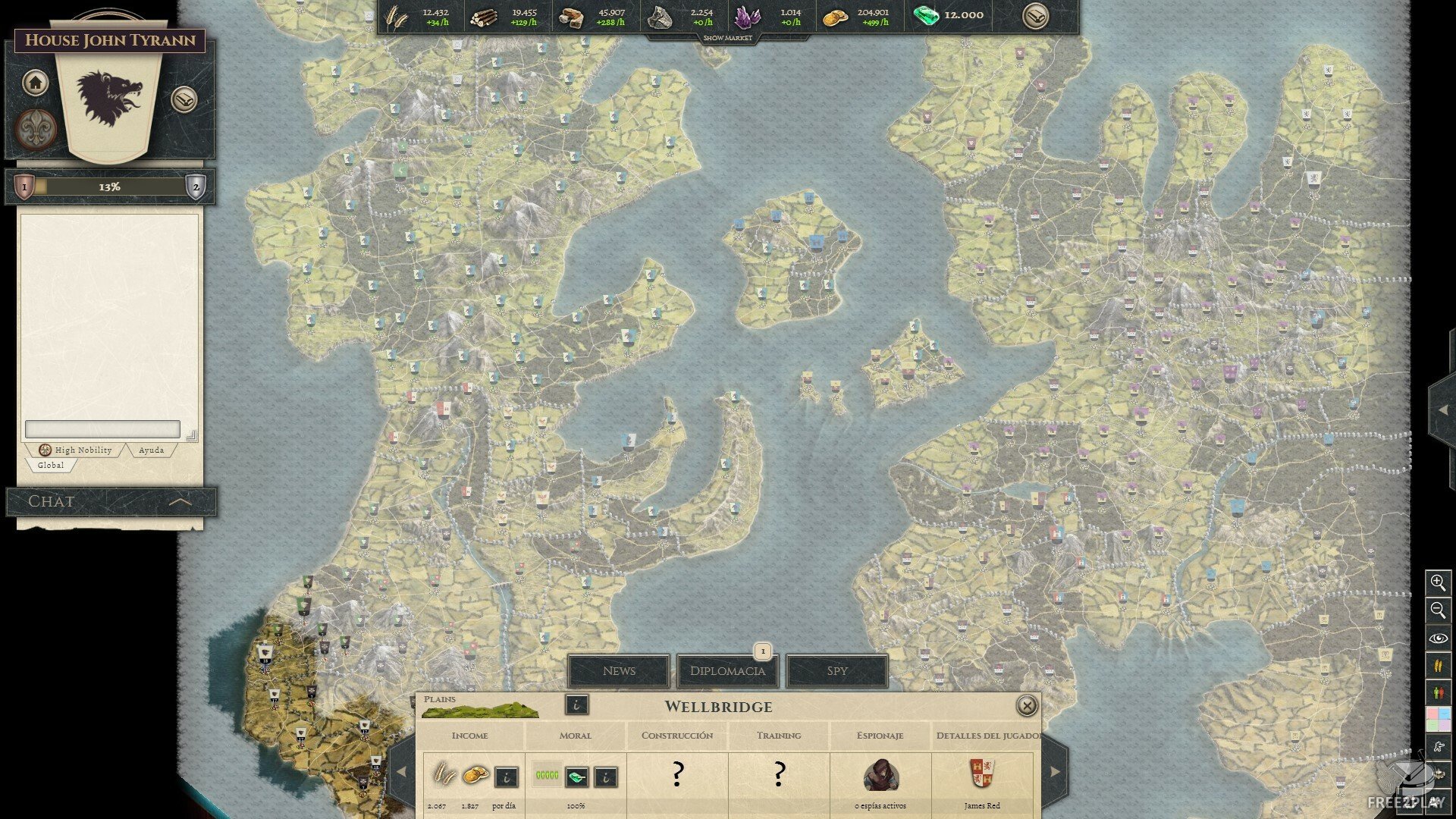
Task: Go to home castle button
Action: 35,82
